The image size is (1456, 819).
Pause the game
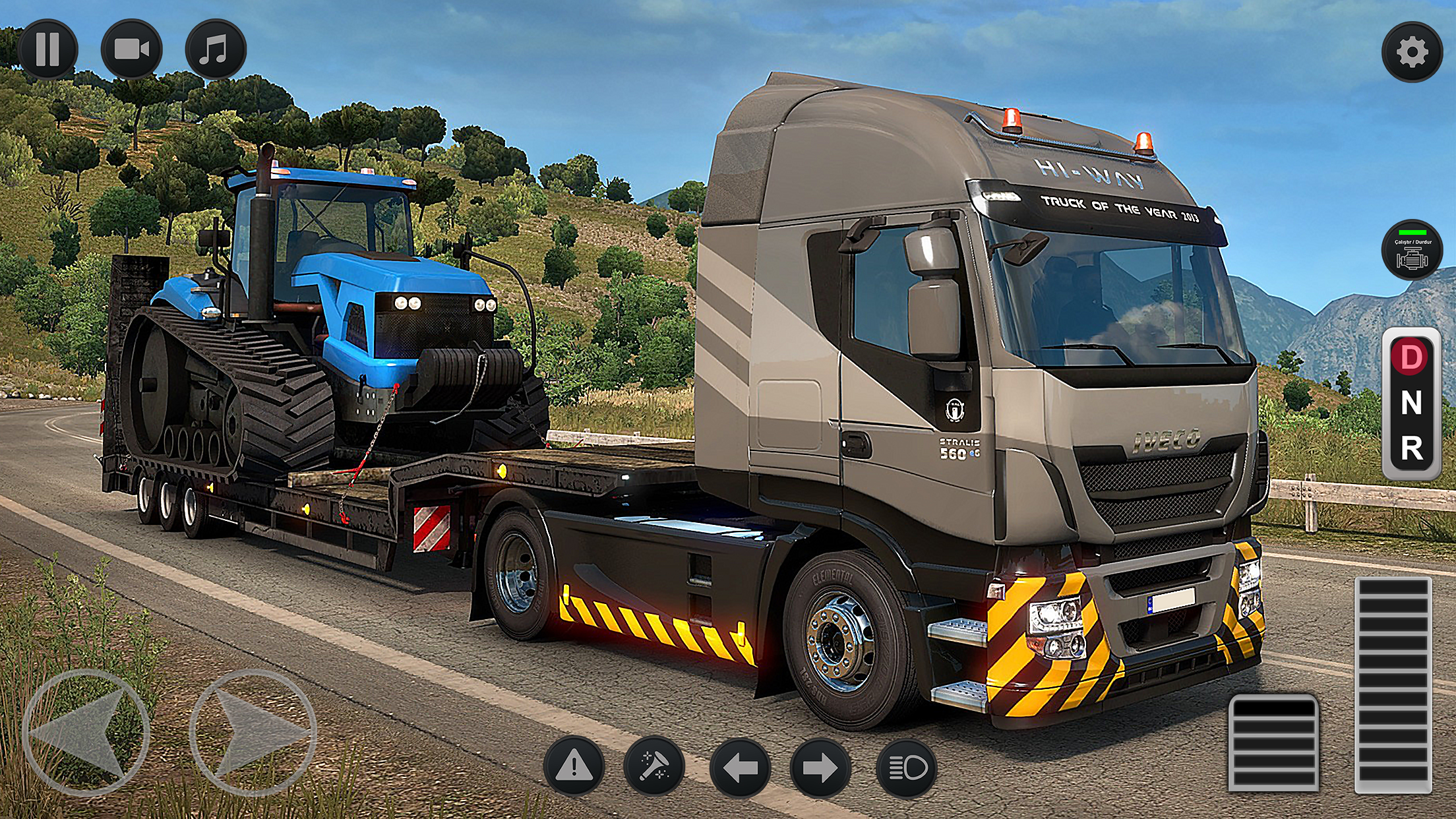tap(47, 49)
